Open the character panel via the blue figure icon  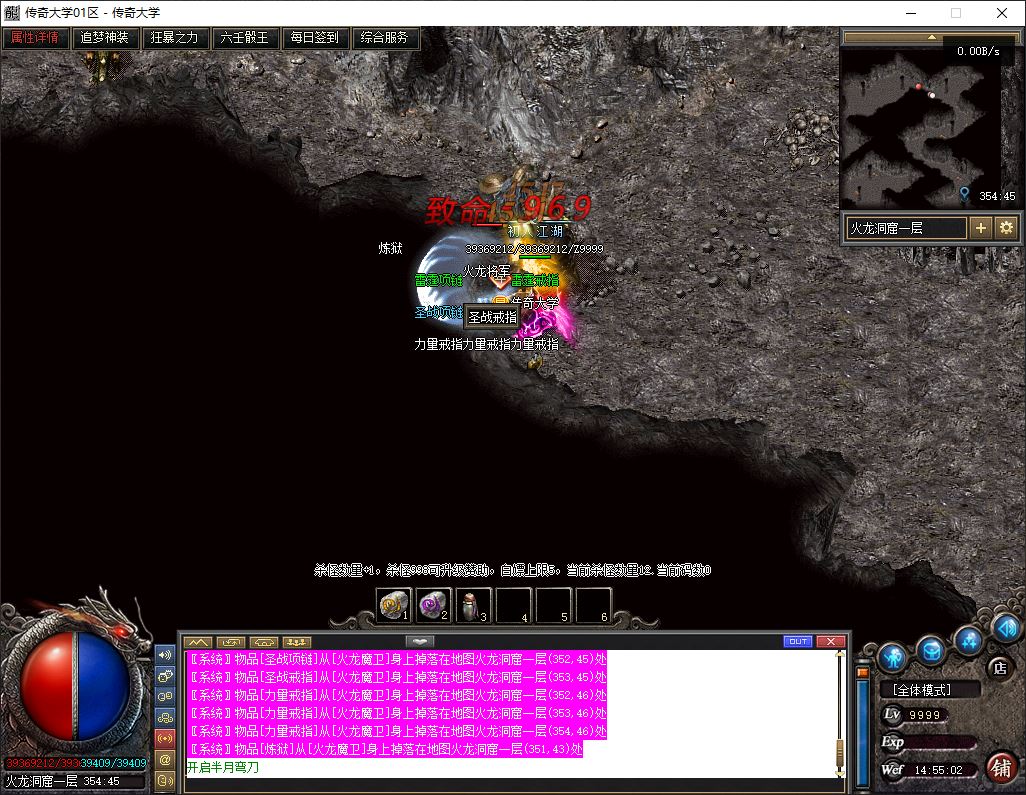pyautogui.click(x=894, y=657)
